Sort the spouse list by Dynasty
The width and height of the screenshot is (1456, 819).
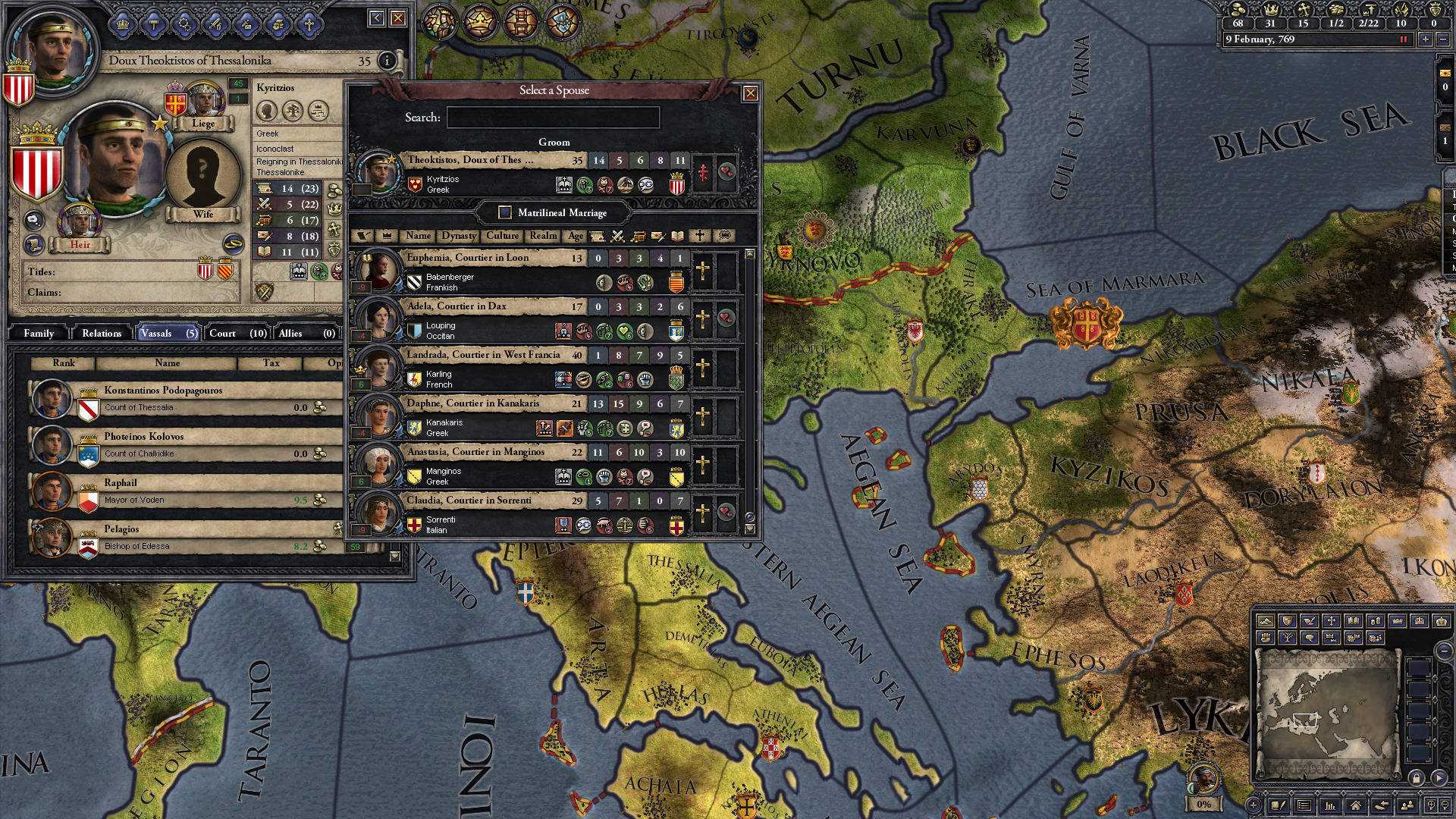pos(460,236)
